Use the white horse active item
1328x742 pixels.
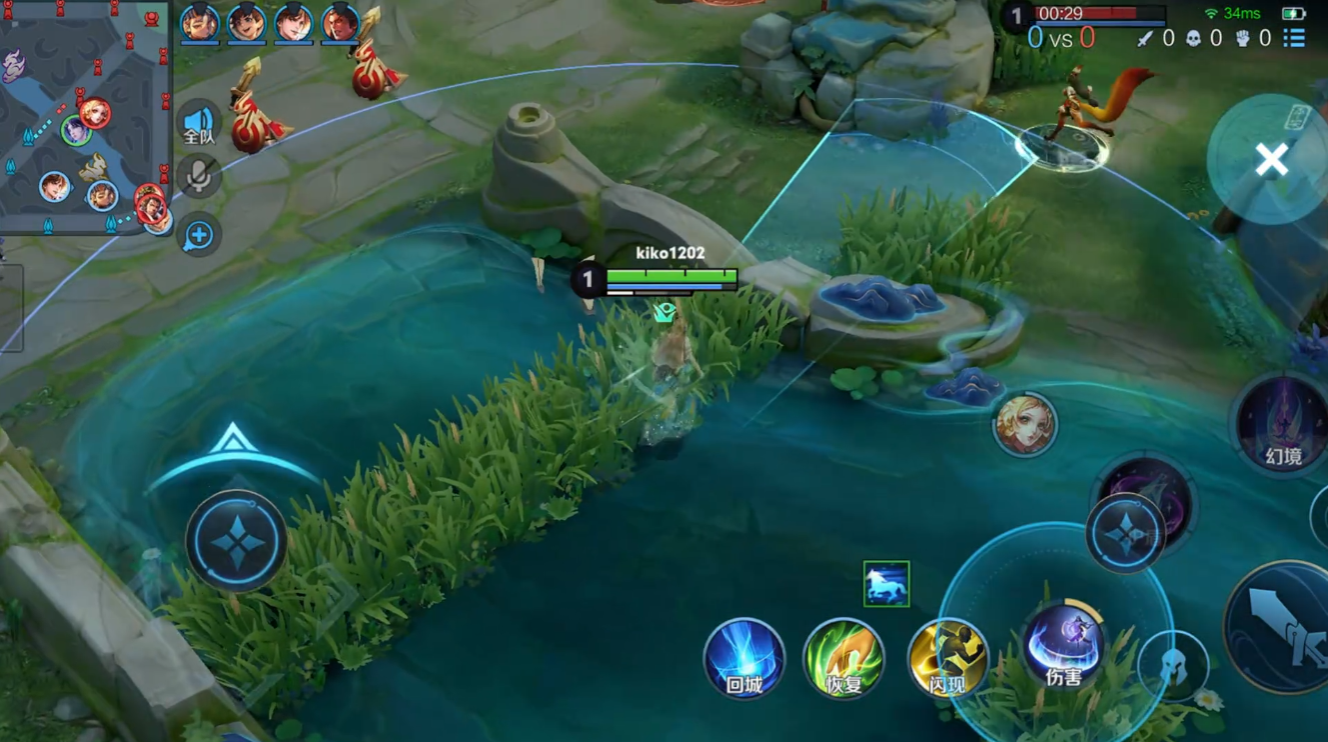886,584
